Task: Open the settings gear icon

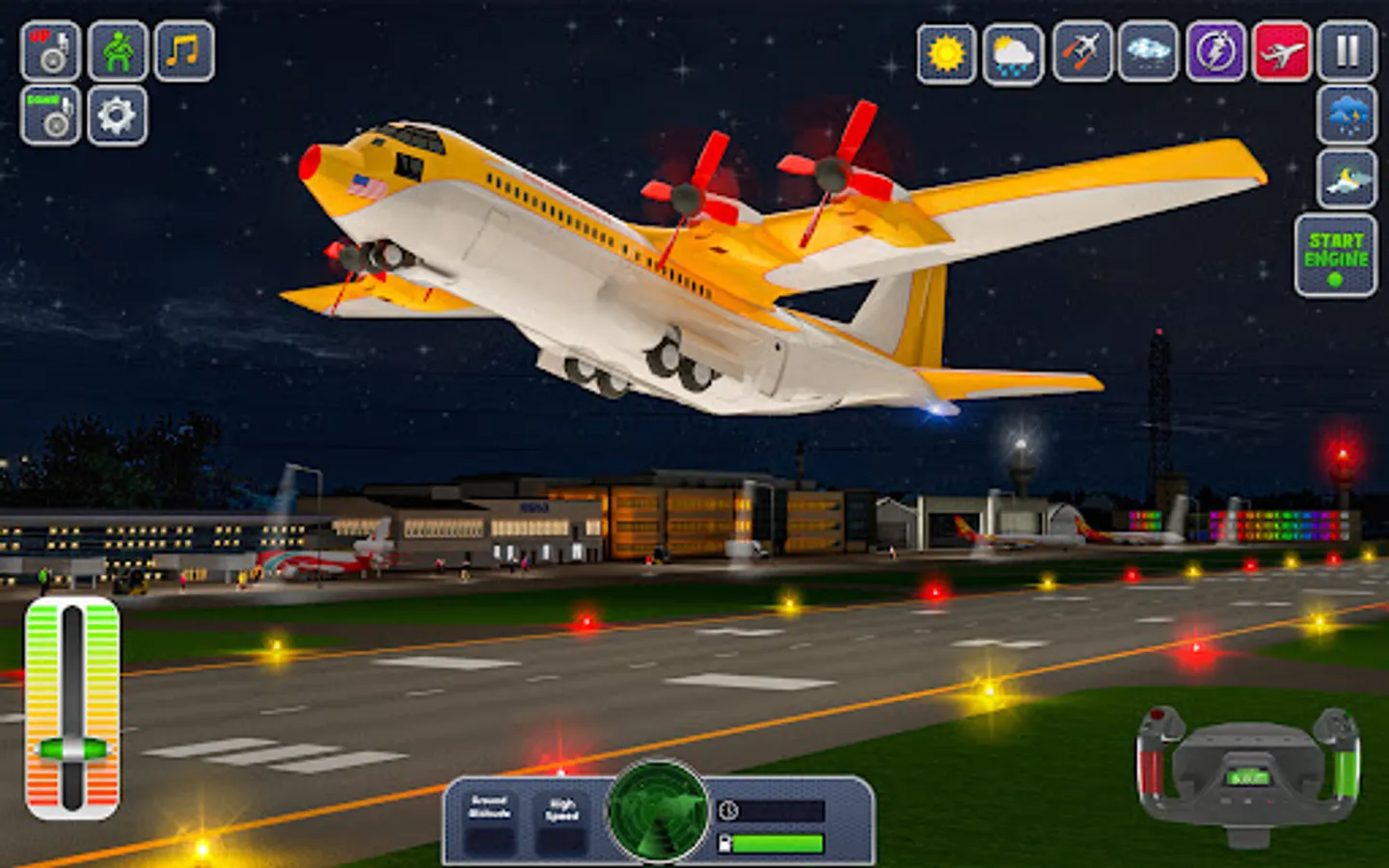Action: (116, 116)
